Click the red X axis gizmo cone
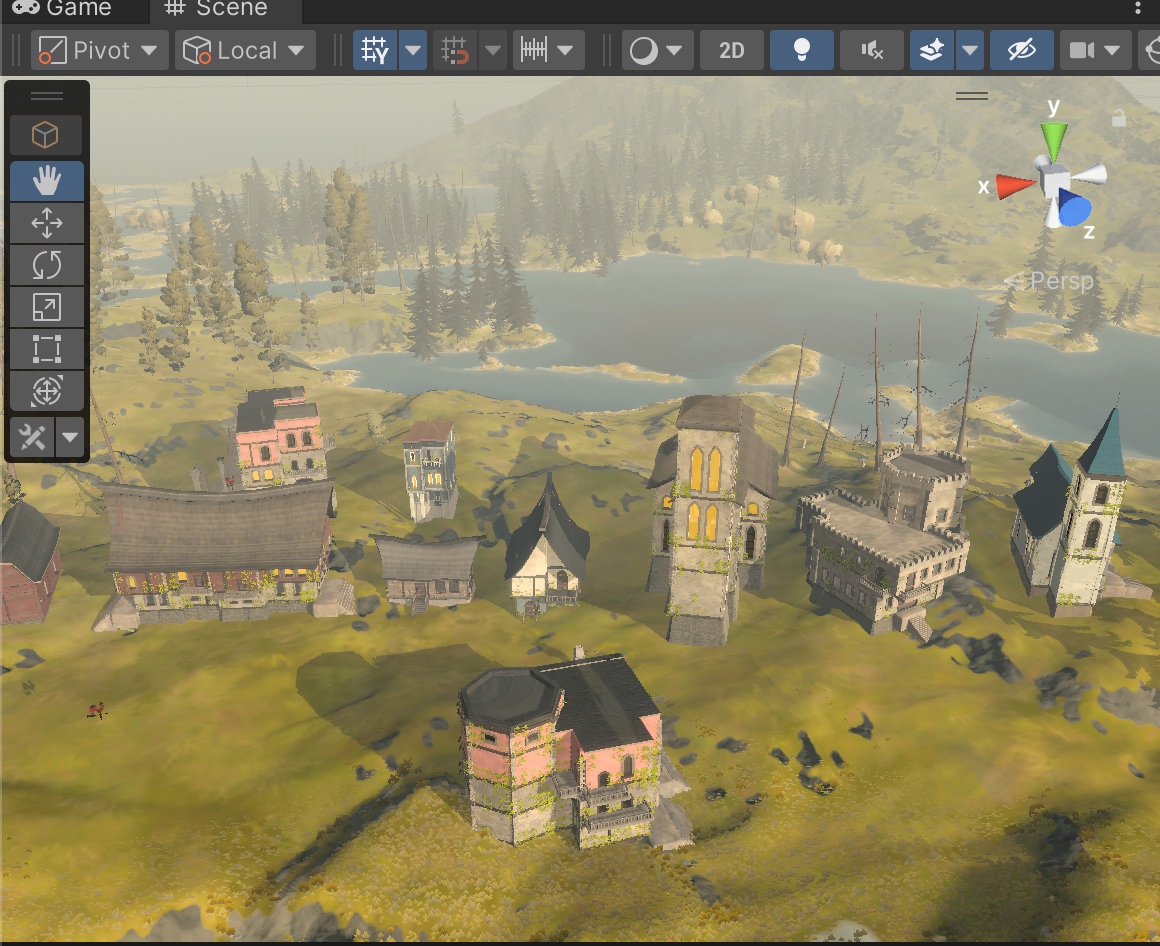This screenshot has height=946, width=1160. pyautogui.click(x=1013, y=185)
